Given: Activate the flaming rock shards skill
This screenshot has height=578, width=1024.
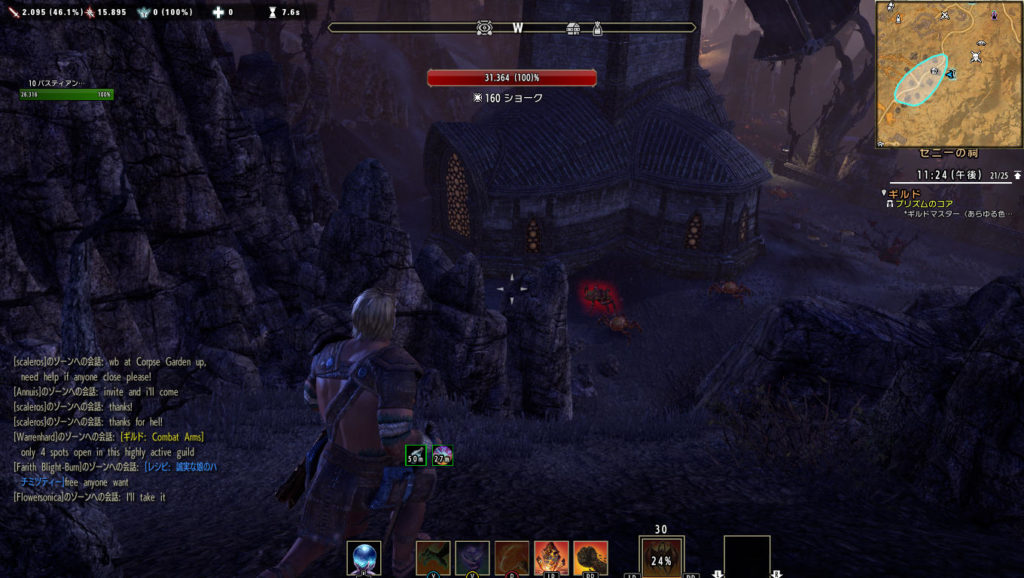Looking at the screenshot, I should [551, 557].
